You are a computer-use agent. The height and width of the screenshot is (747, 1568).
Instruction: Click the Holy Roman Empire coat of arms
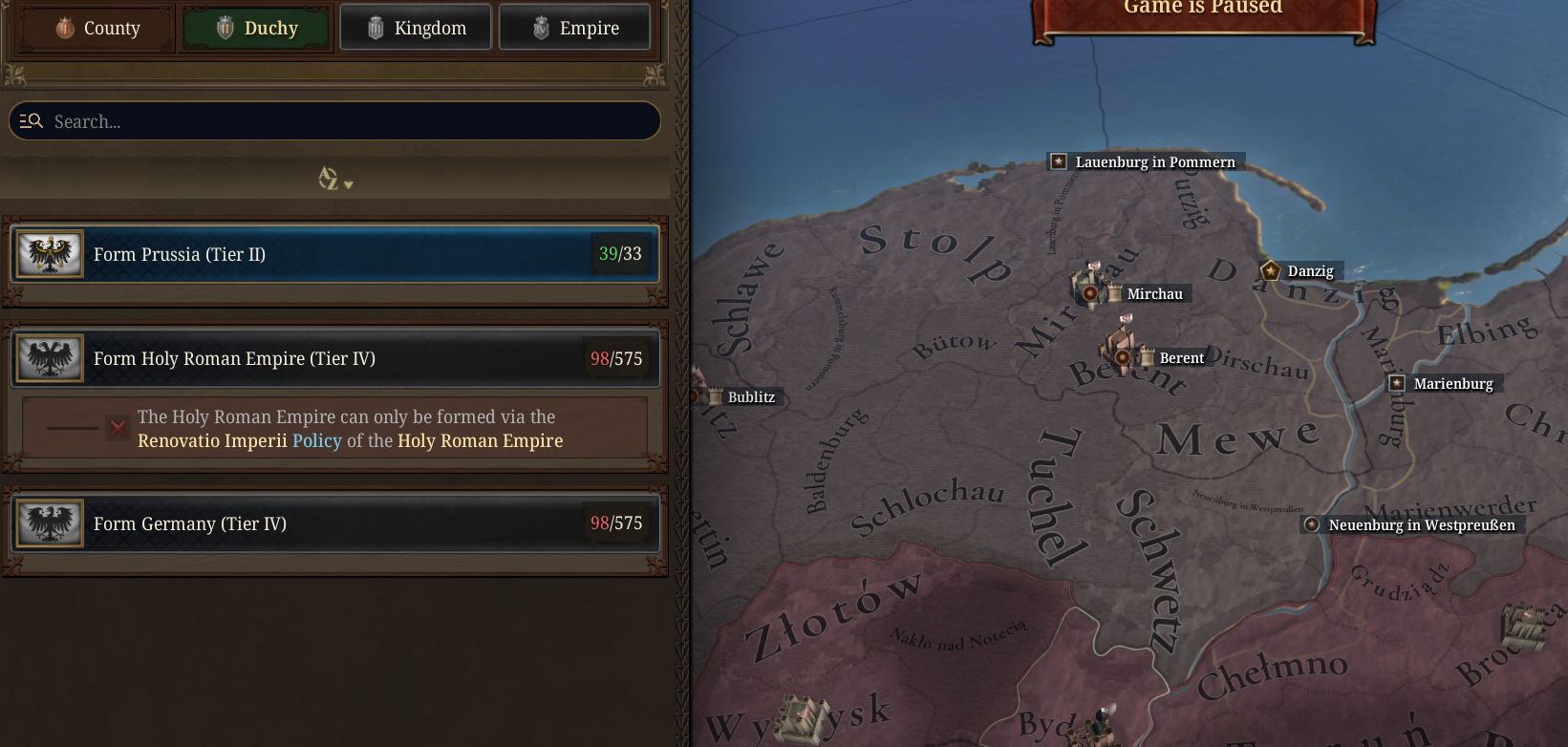click(49, 358)
